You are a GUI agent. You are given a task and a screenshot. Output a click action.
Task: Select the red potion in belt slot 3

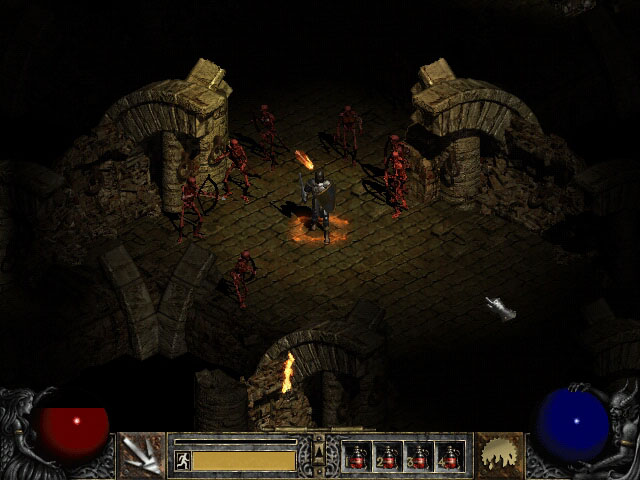(x=419, y=457)
